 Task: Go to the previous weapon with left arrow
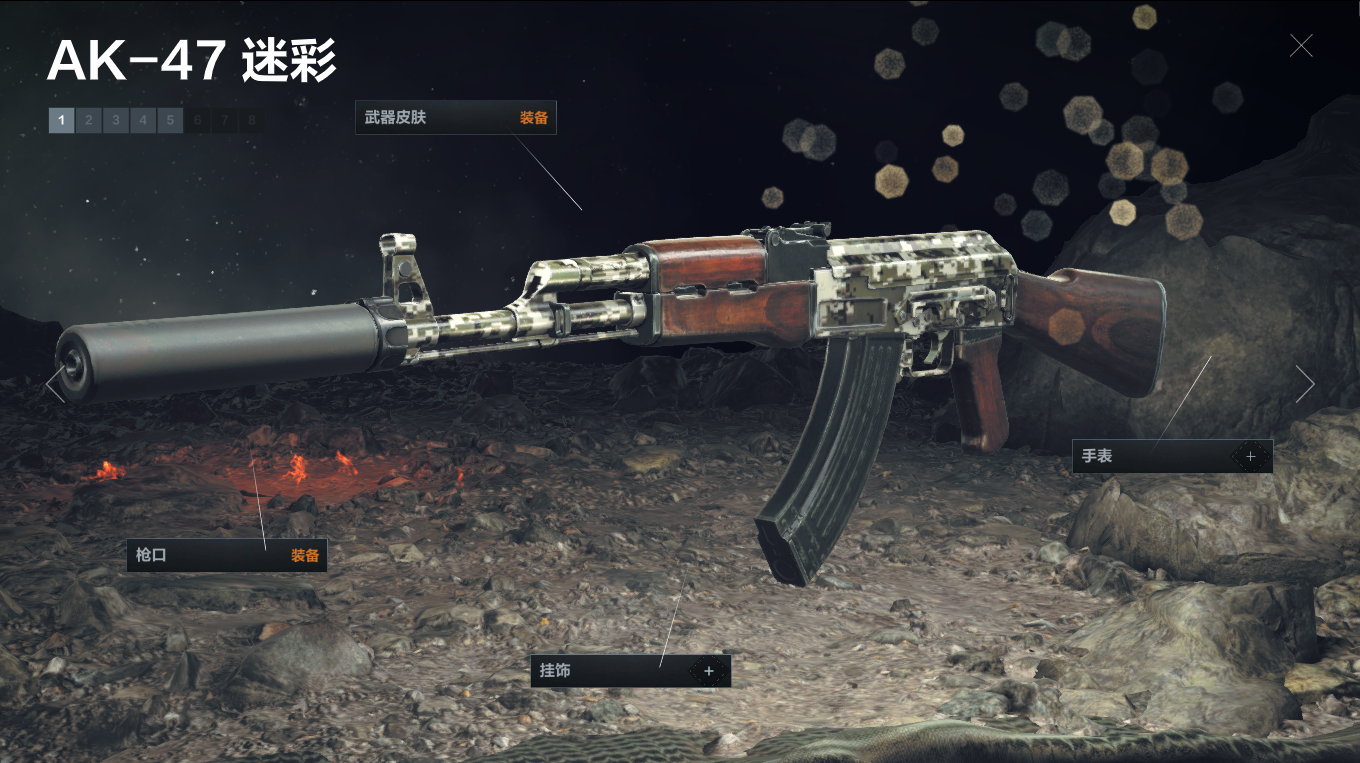pyautogui.click(x=55, y=384)
